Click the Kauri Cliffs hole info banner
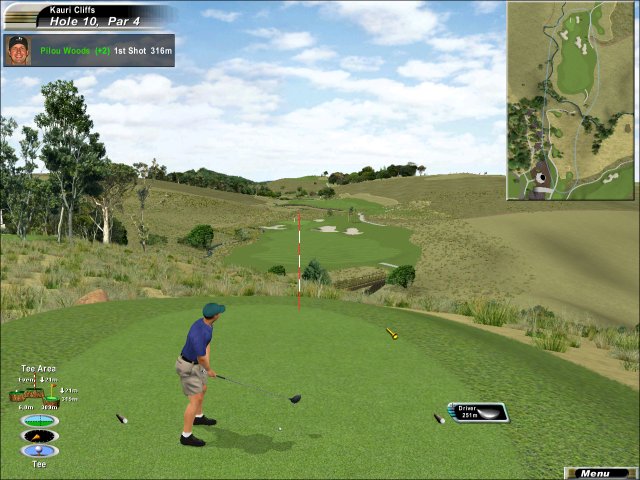Viewport: 640px width, 480px height. 88,16
